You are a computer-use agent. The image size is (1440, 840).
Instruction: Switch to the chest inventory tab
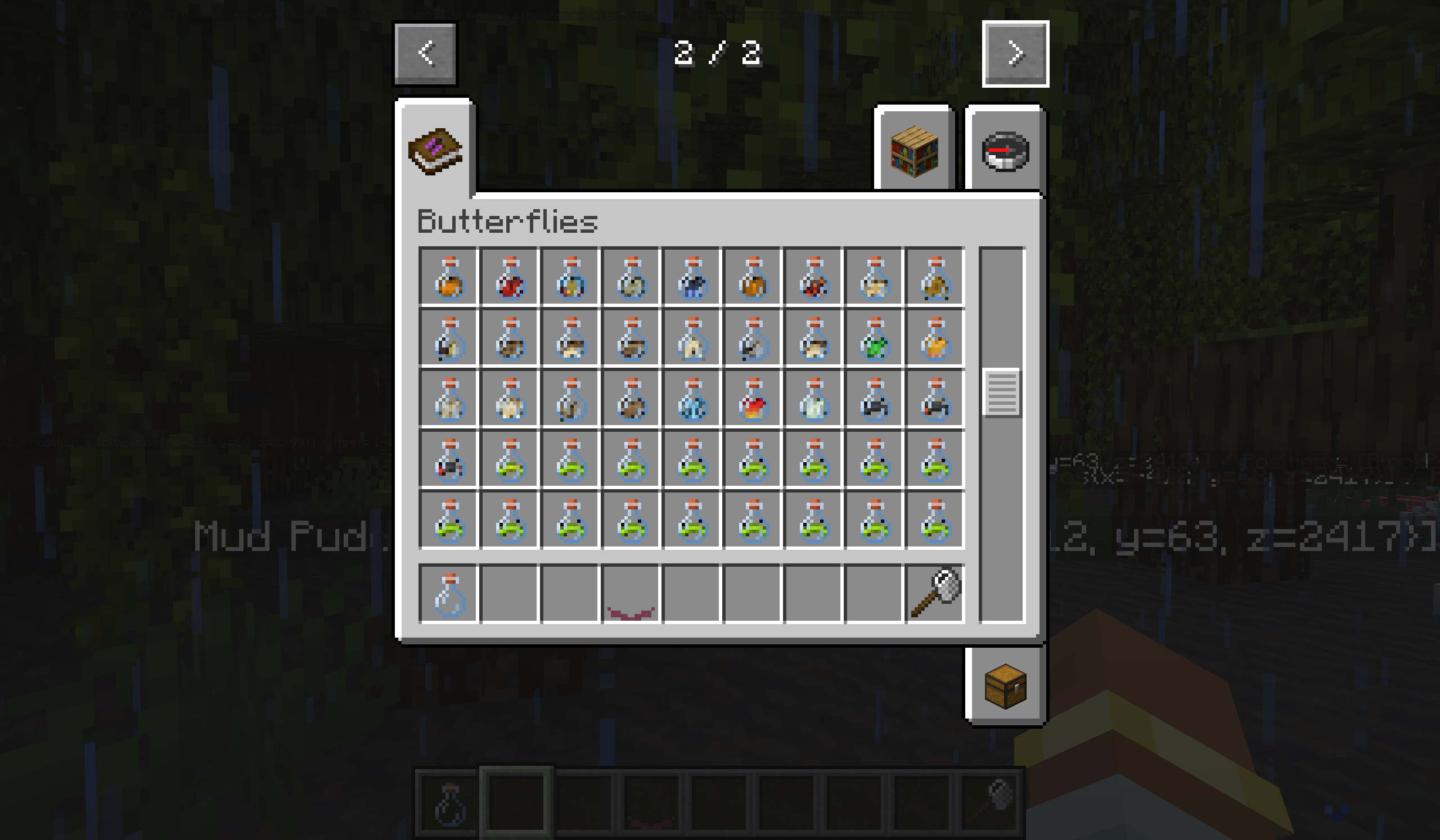click(x=1005, y=686)
